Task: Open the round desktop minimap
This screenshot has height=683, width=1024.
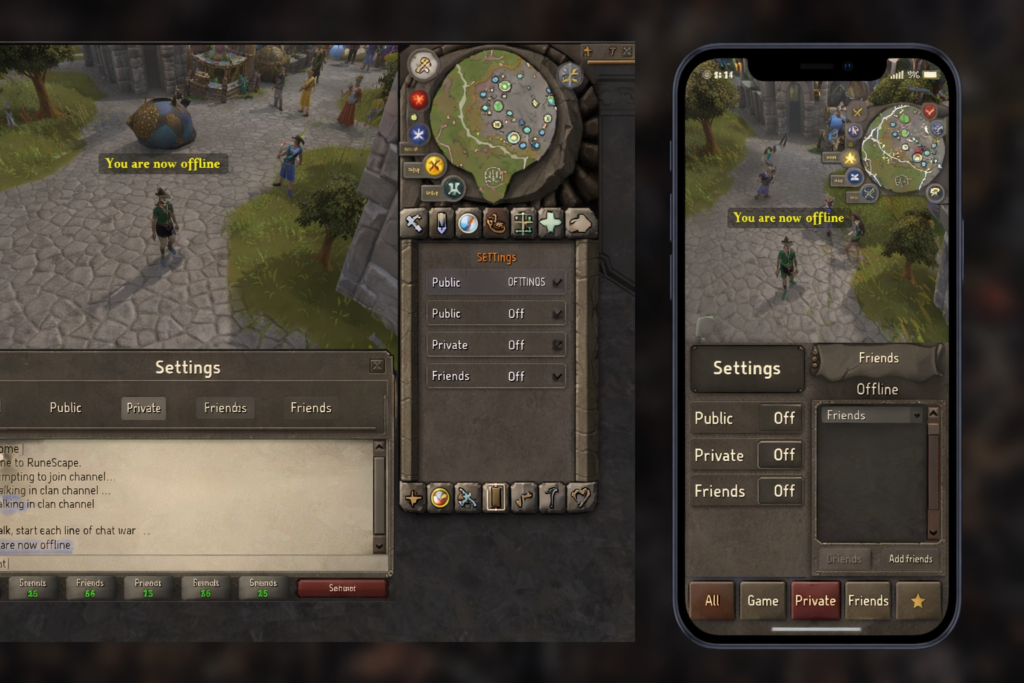Action: [497, 120]
